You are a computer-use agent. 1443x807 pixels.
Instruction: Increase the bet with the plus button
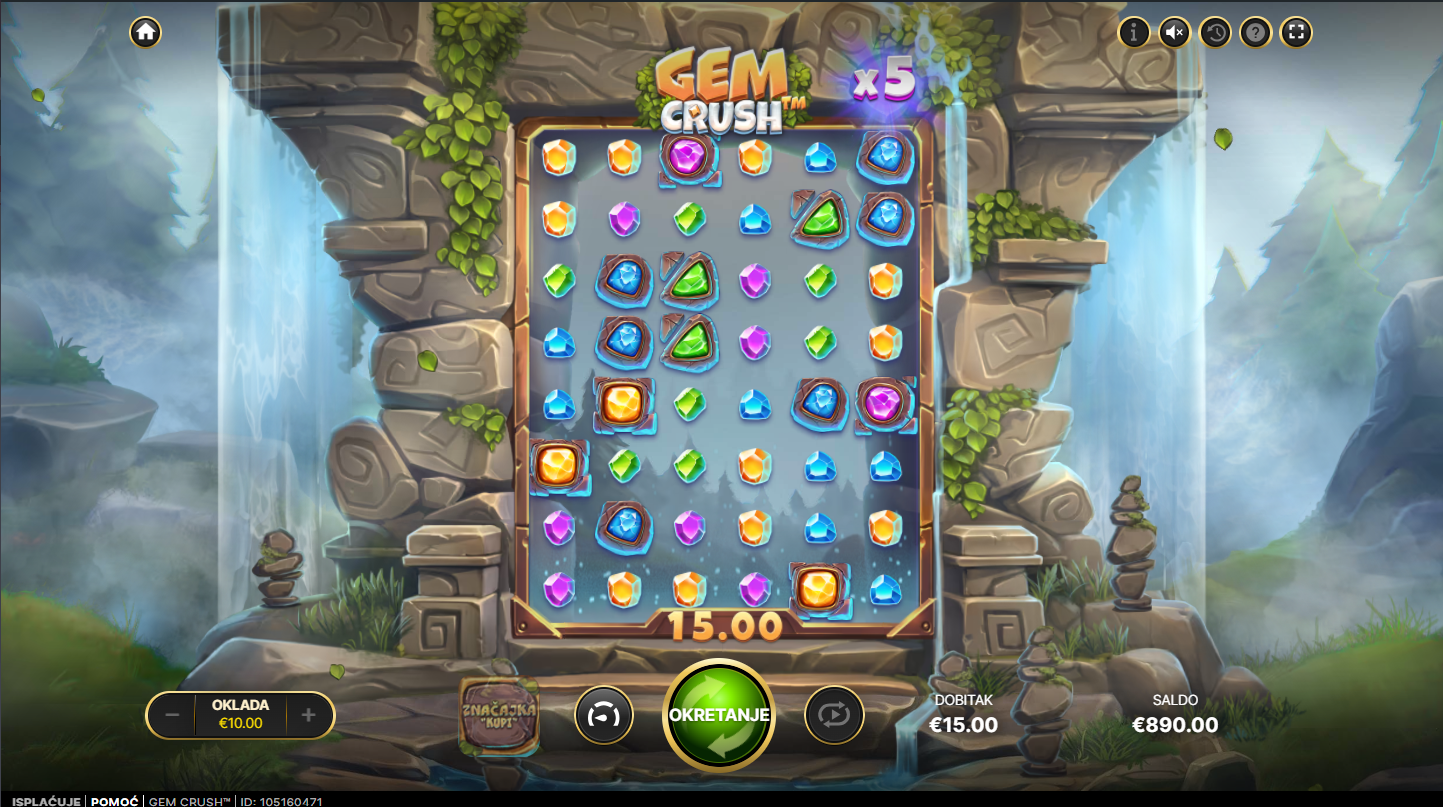pos(309,715)
